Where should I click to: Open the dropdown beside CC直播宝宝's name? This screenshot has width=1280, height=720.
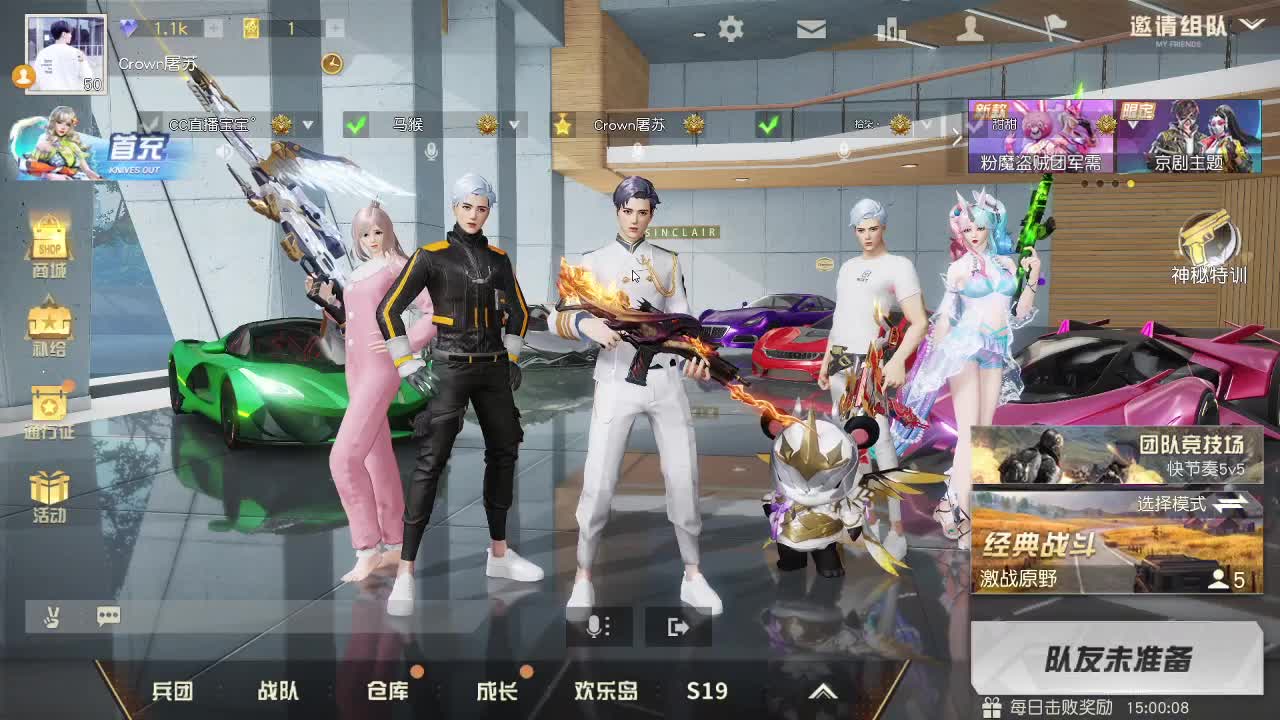coord(308,125)
